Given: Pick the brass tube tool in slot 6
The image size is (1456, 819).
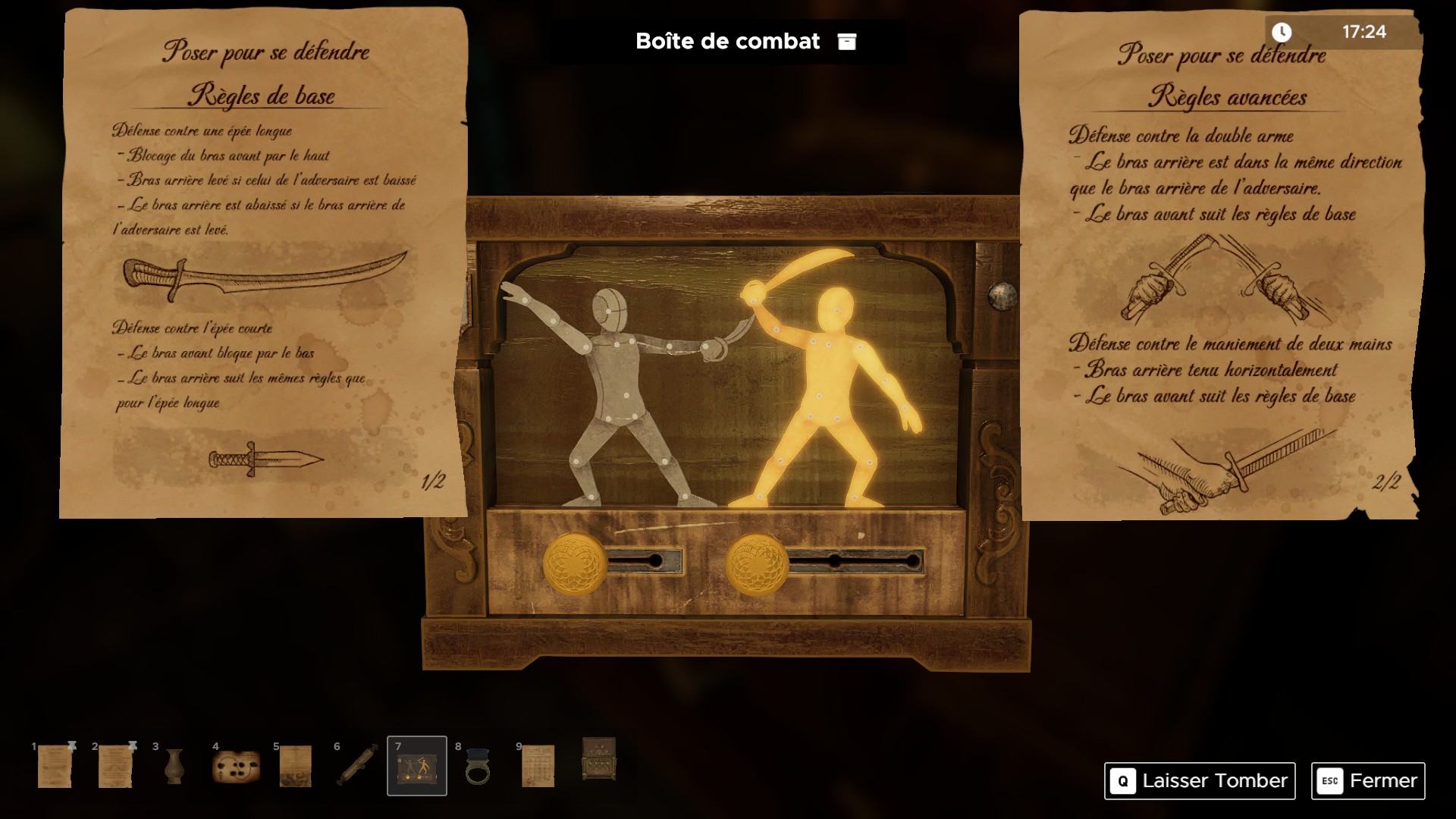Looking at the screenshot, I should point(356,766).
